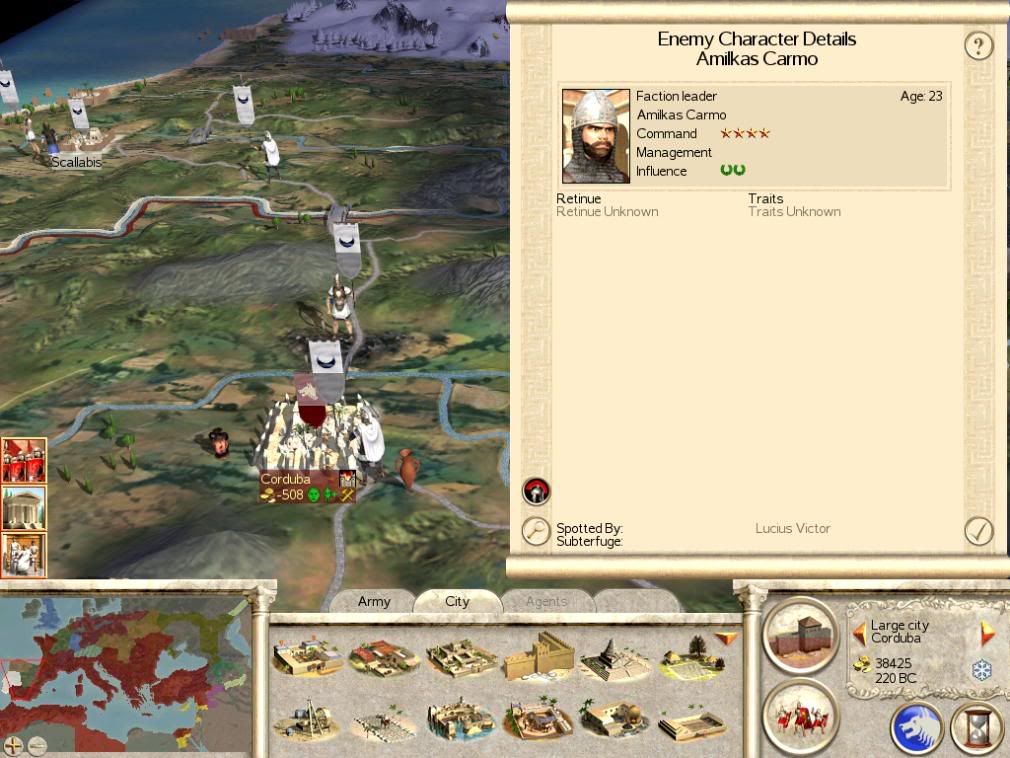The width and height of the screenshot is (1010, 758).
Task: Open the agents list with the toga figures icon
Action: point(24,554)
